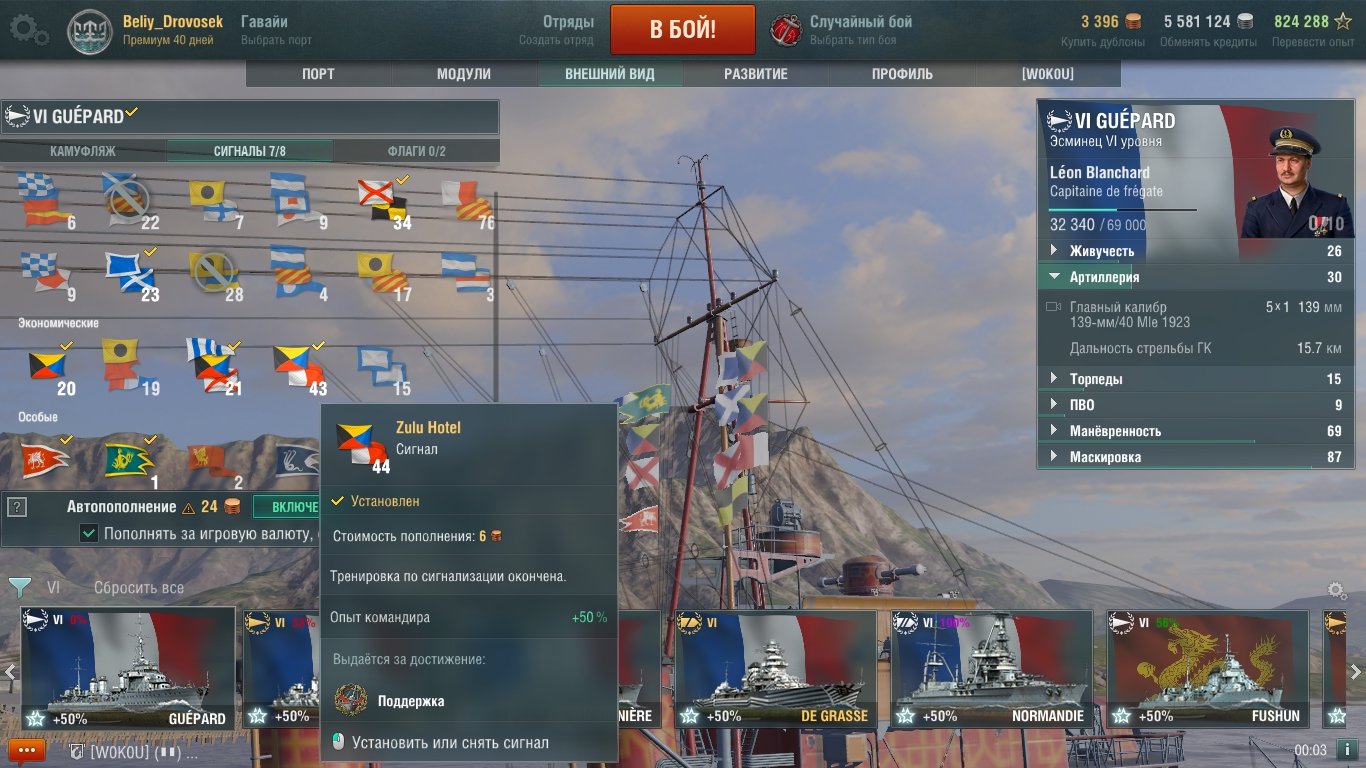The height and width of the screenshot is (768, 1366).
Task: Open the red chat button
Action: [x=26, y=750]
